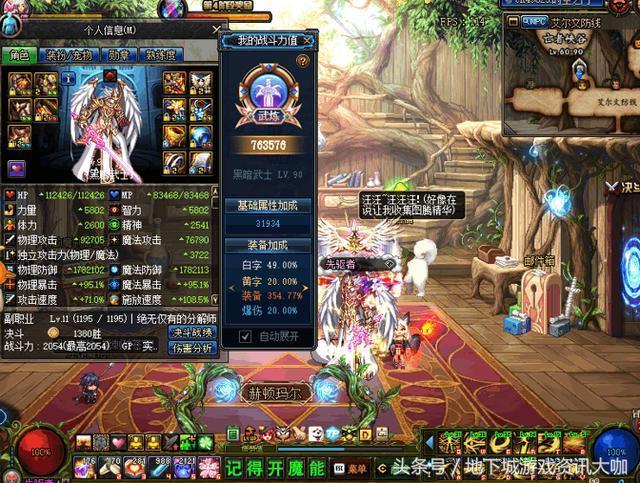Switch to the 勋章 medal tab

pyautogui.click(x=120, y=56)
